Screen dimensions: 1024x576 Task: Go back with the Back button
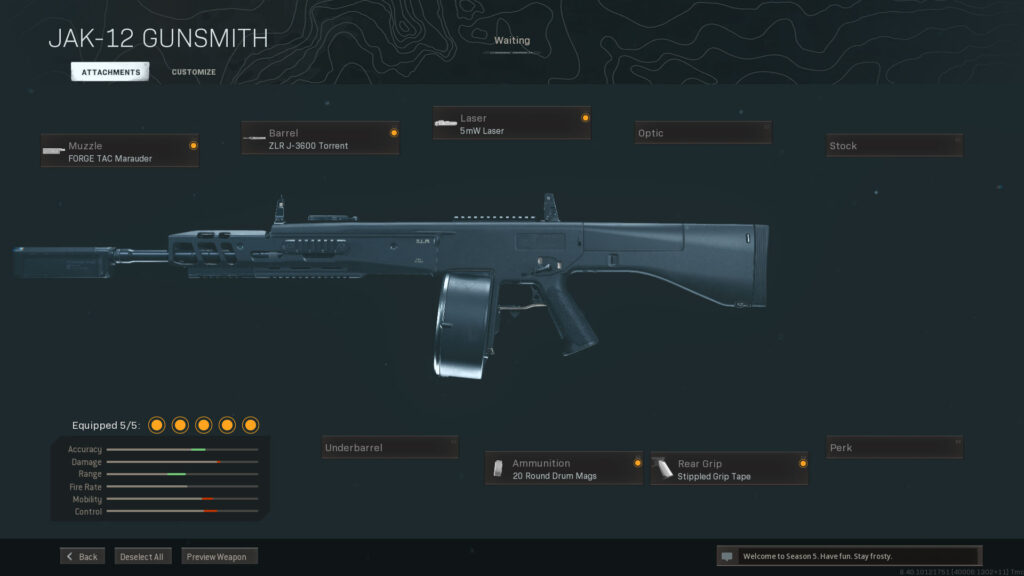pos(82,556)
